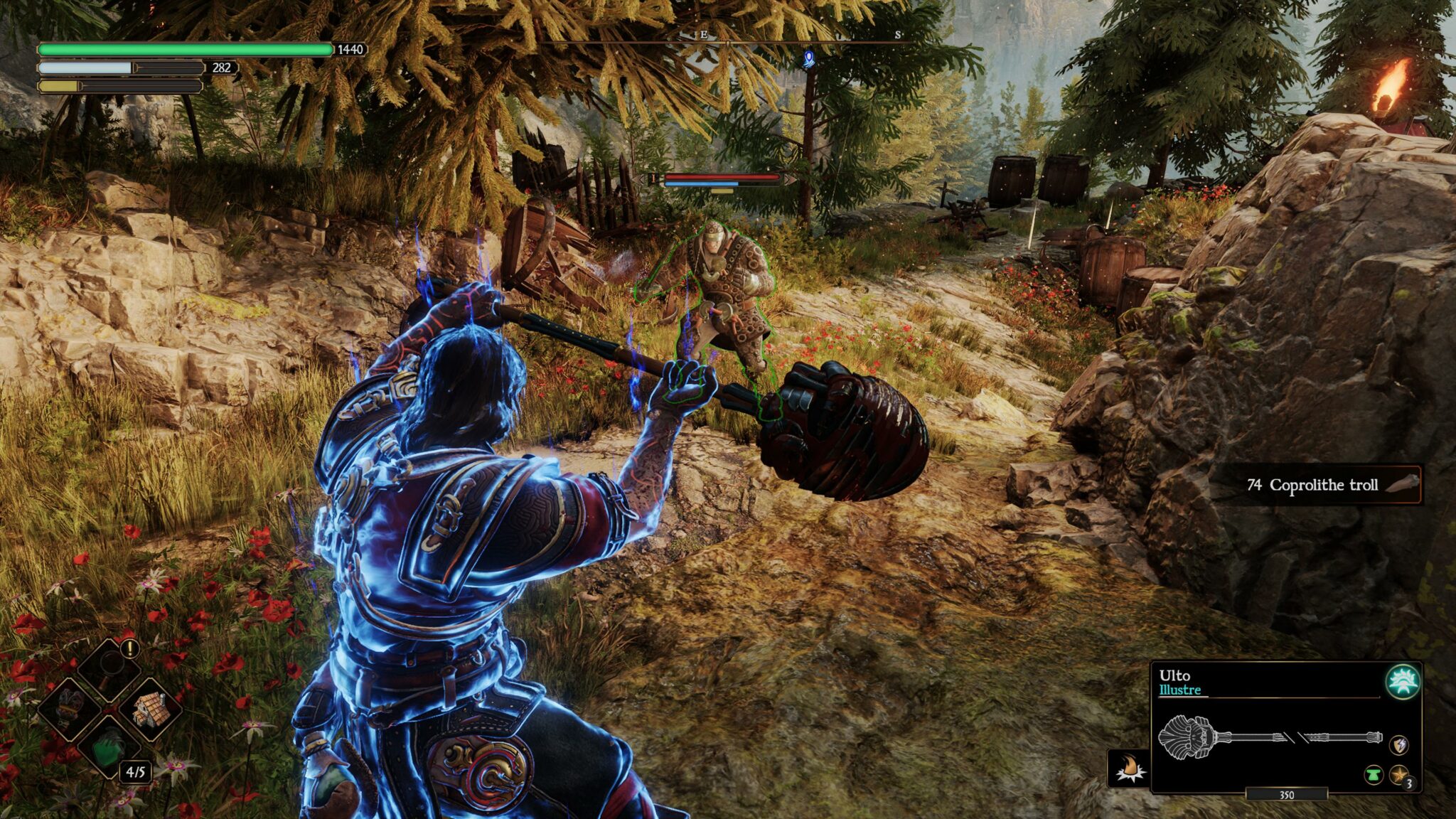Select the horn item quick slot

[69, 708]
